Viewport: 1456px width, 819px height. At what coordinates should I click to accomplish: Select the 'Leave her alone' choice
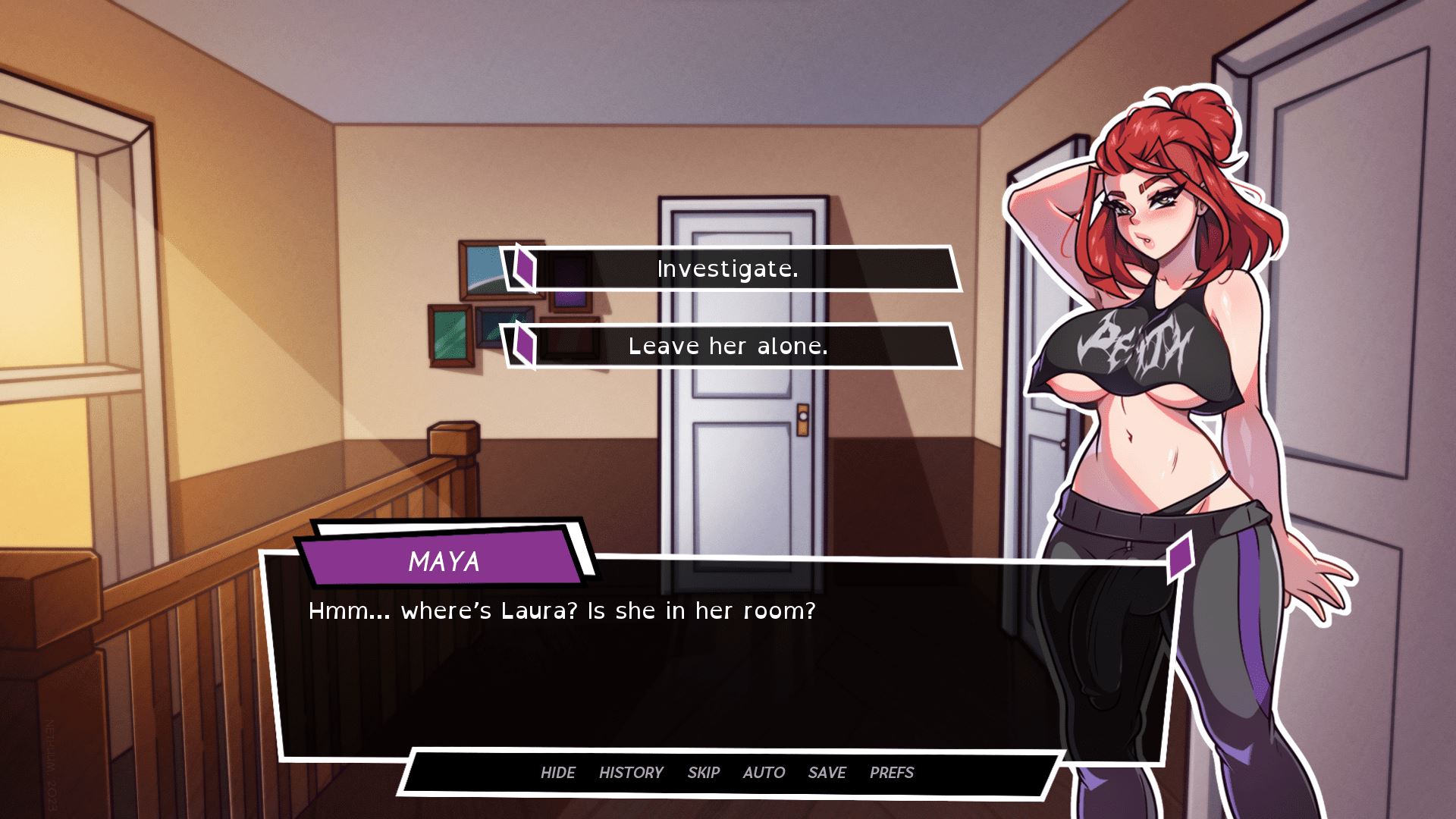[x=728, y=347]
